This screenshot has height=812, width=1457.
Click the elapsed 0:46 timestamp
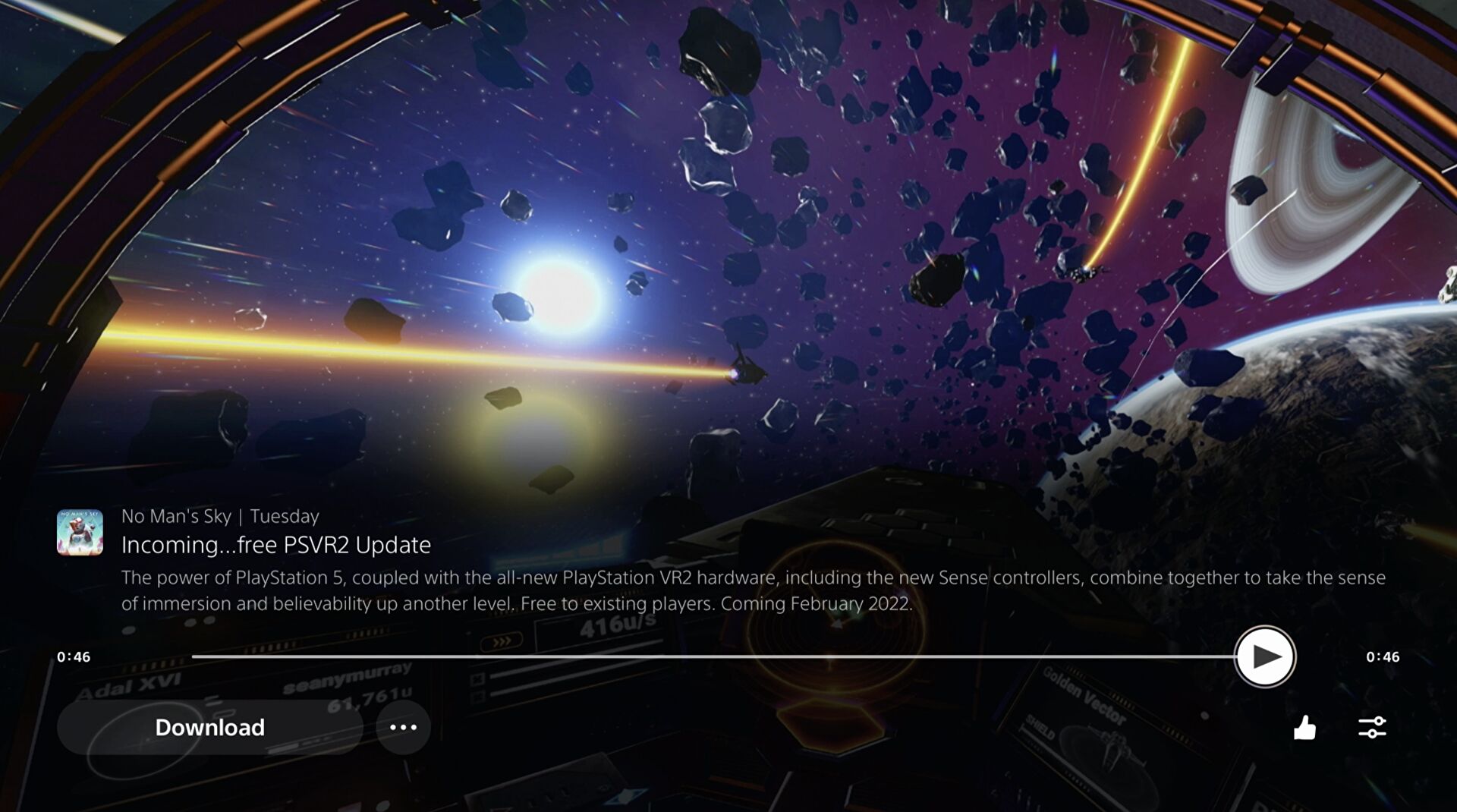tap(74, 656)
